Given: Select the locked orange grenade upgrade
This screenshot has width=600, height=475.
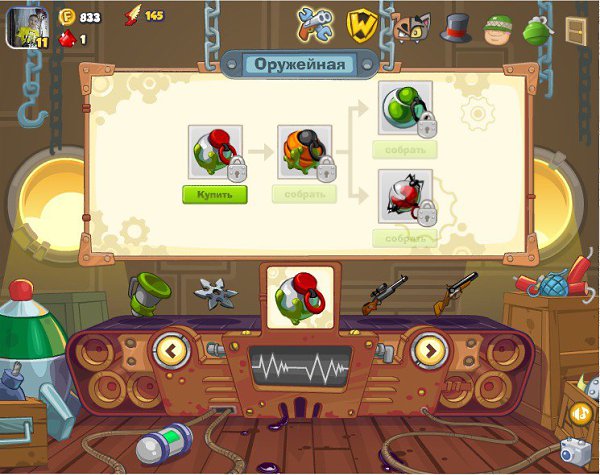Looking at the screenshot, I should [304, 152].
